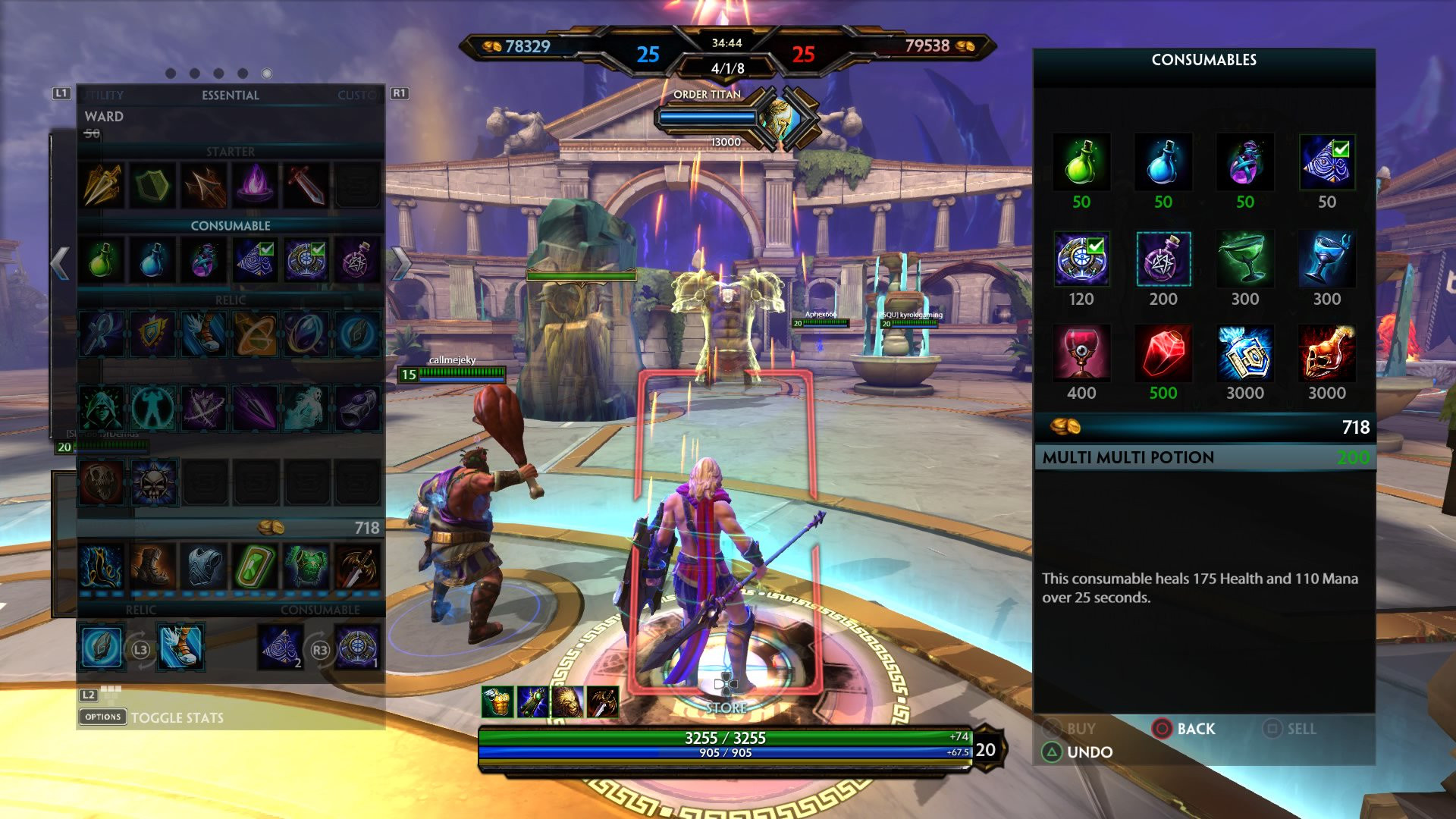1456x819 pixels.
Task: Select the purple flame starter item
Action: point(255,185)
